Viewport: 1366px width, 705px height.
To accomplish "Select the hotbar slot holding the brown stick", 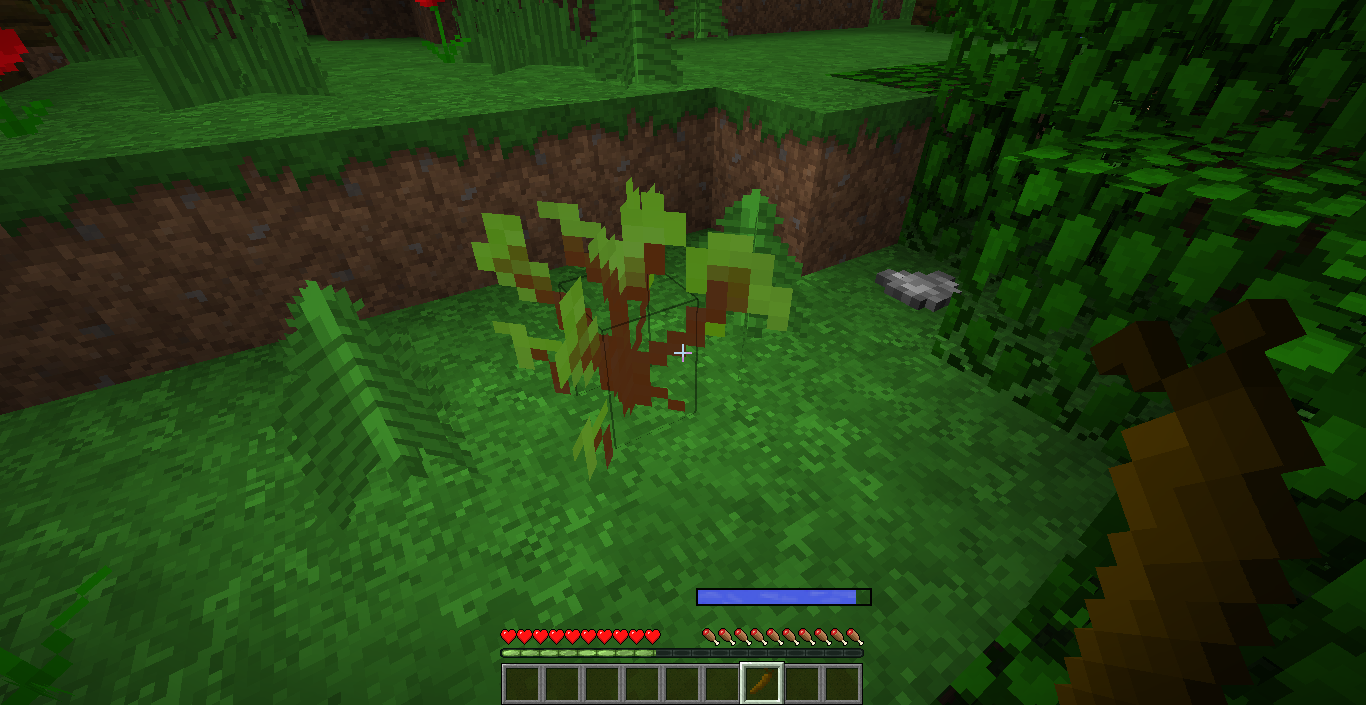I will [x=761, y=684].
